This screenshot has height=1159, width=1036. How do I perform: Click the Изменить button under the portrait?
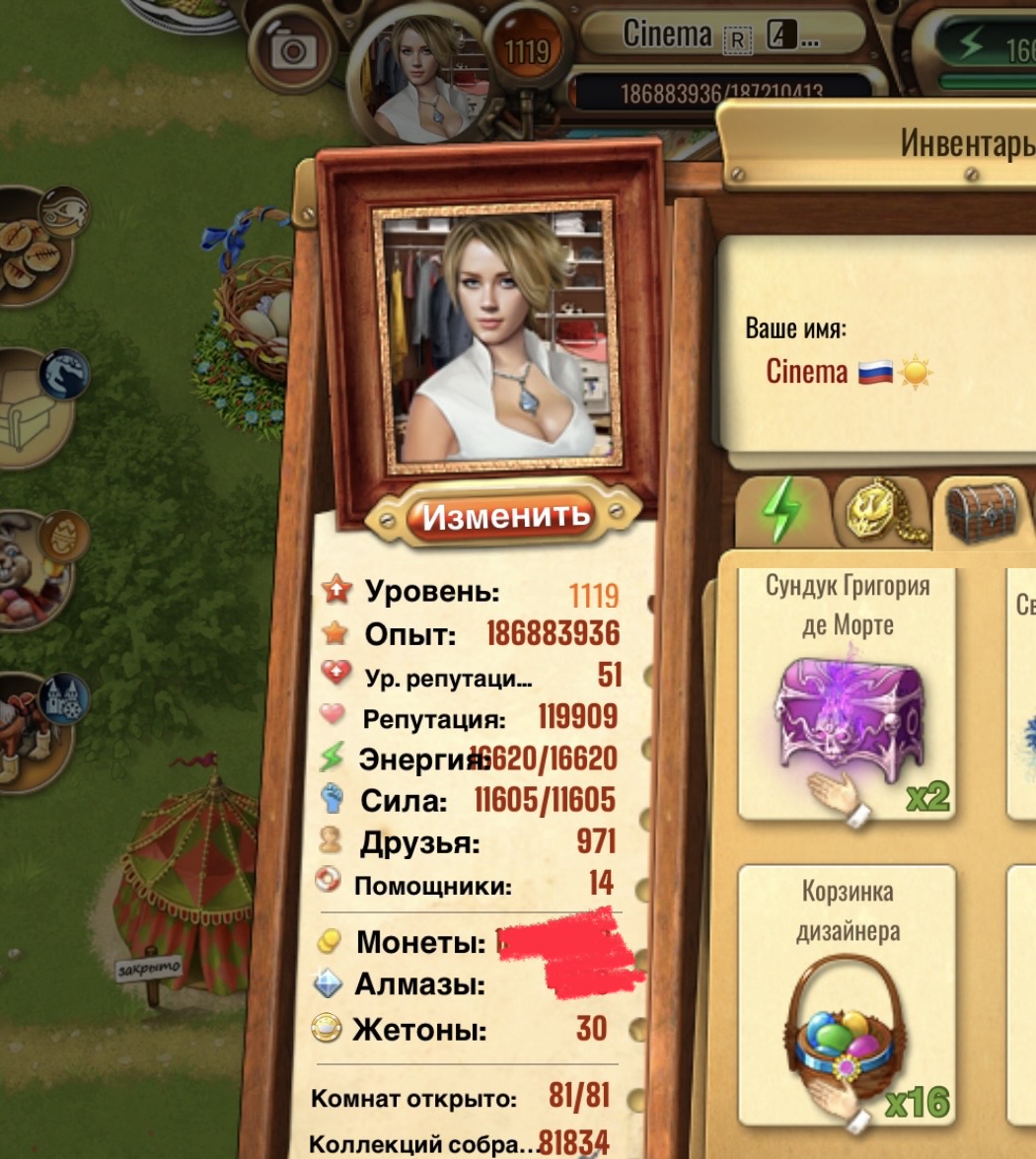(x=503, y=515)
